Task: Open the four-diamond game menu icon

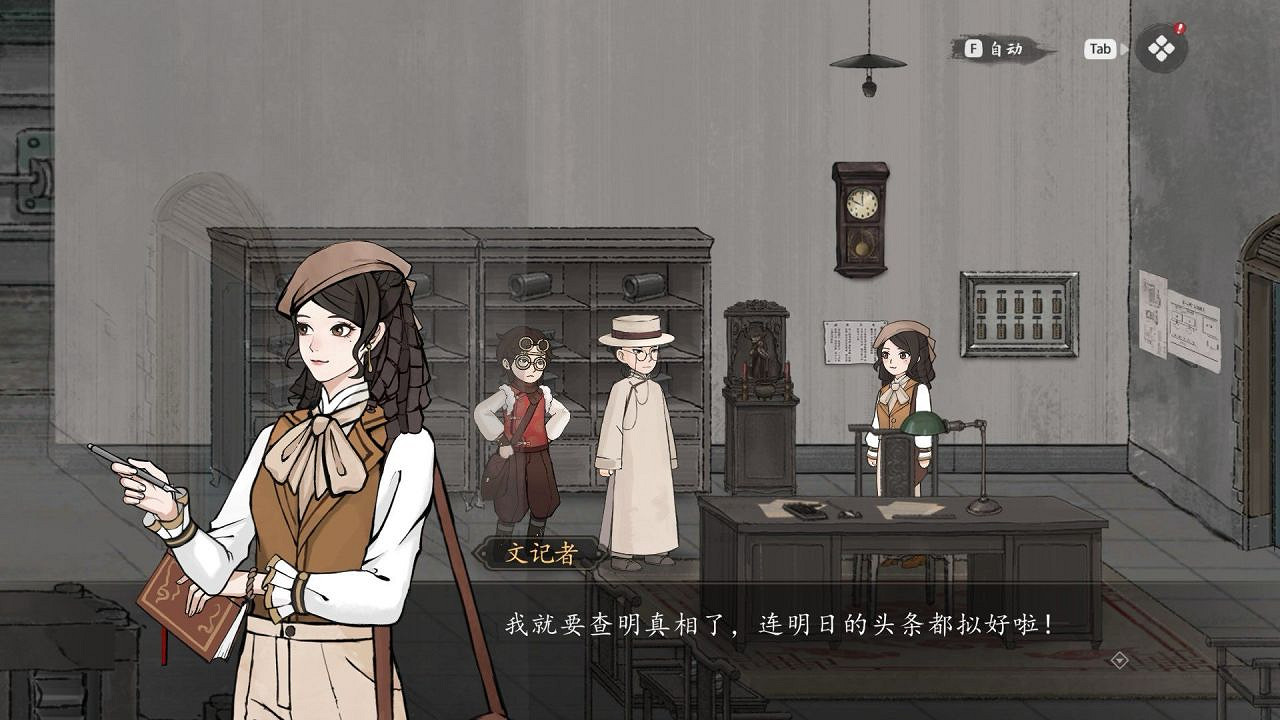Action: [1161, 49]
